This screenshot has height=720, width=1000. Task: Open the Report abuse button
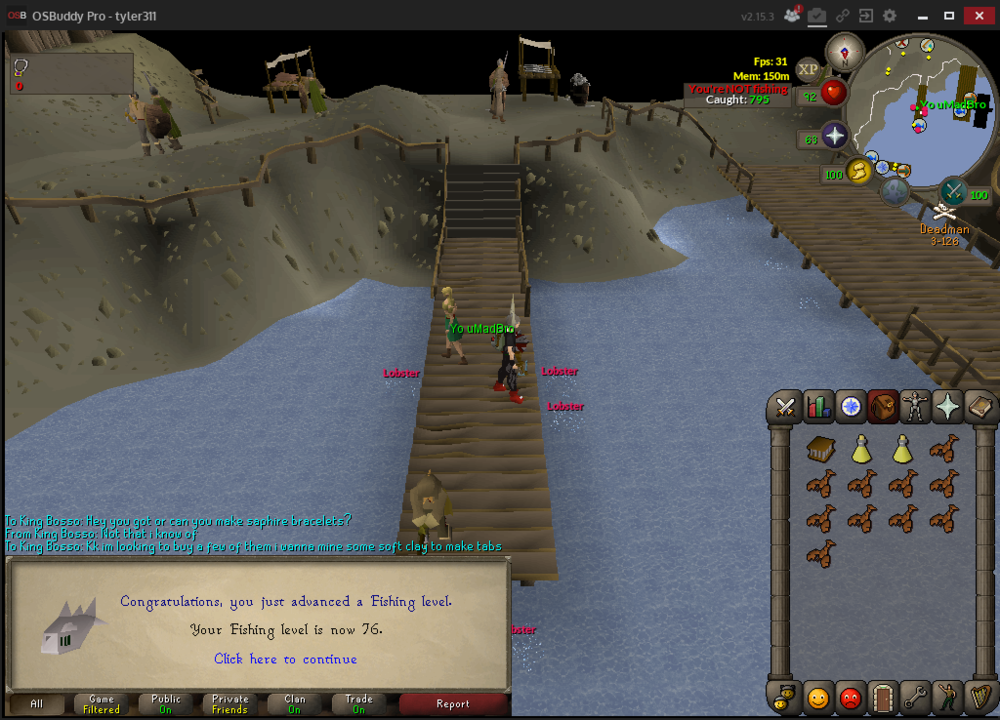tap(452, 704)
